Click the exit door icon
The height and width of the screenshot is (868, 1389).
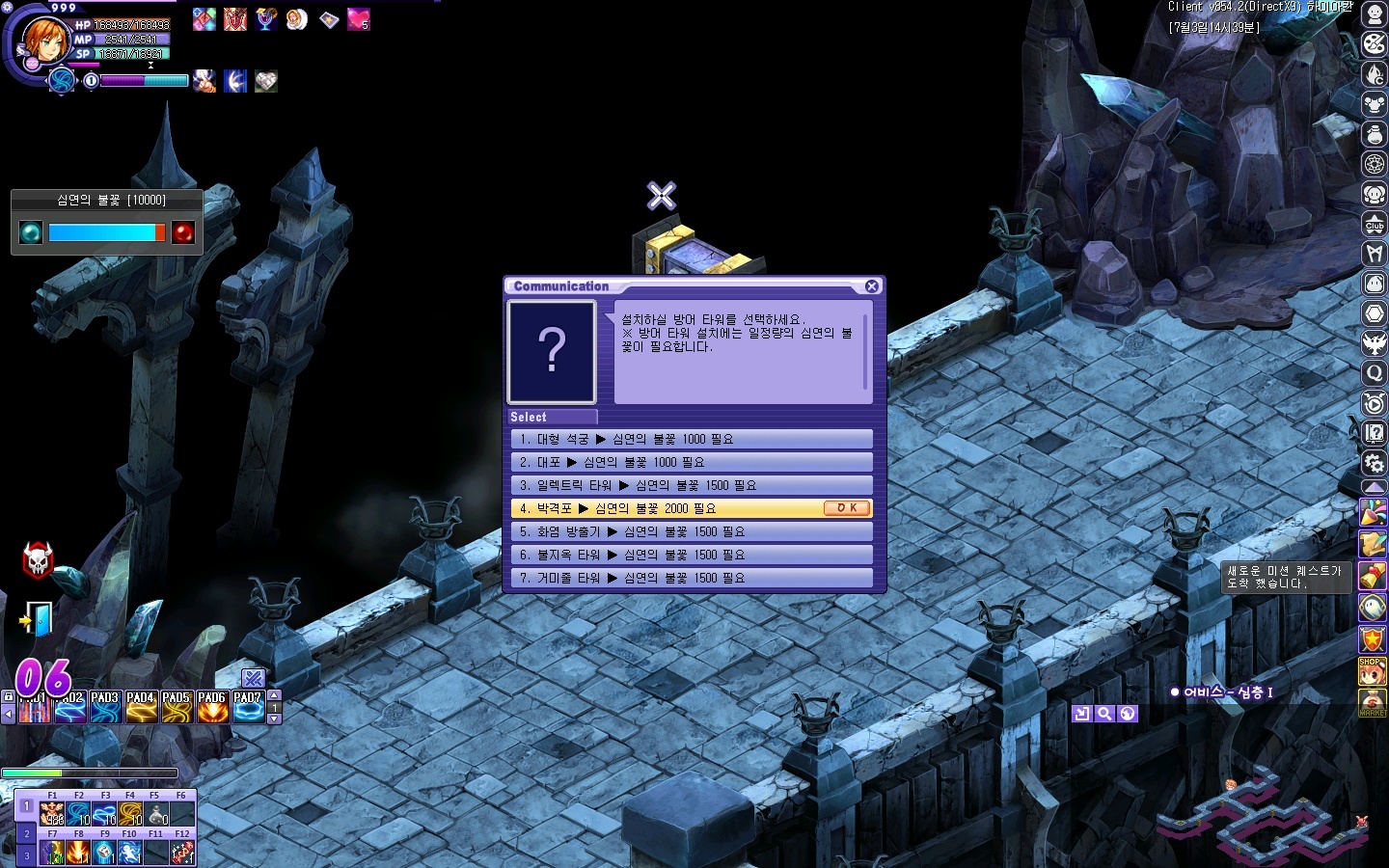tap(38, 620)
